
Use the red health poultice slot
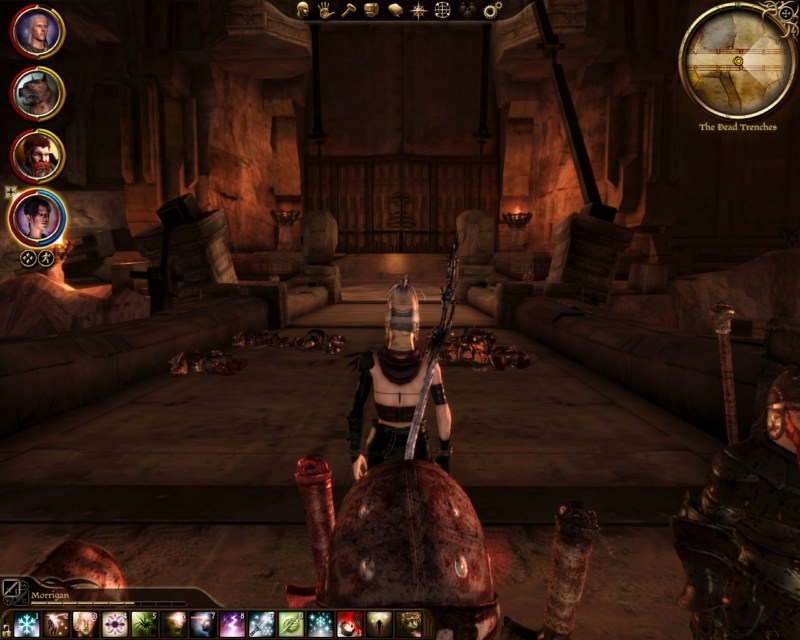pos(349,625)
